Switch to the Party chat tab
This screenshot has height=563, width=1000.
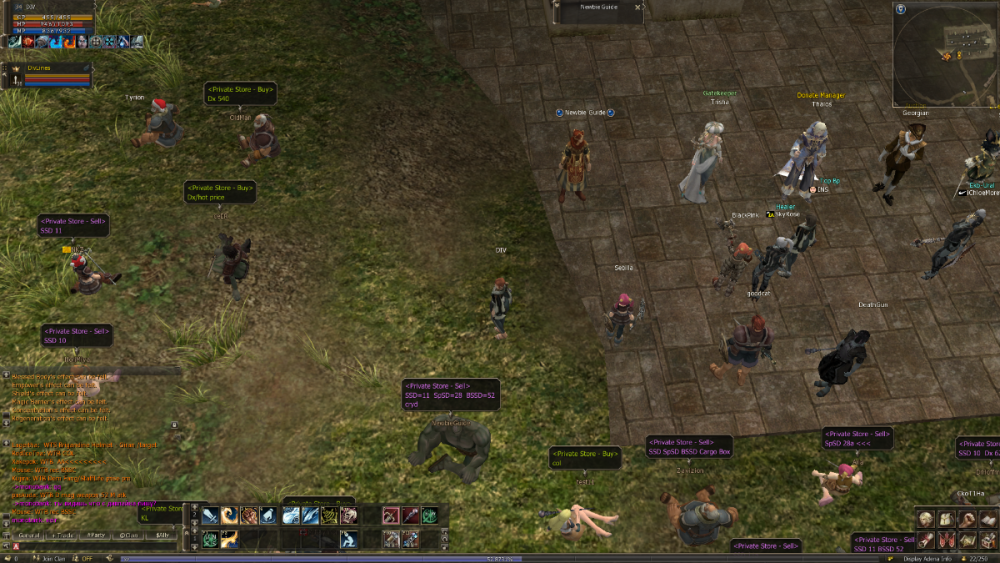tap(97, 536)
